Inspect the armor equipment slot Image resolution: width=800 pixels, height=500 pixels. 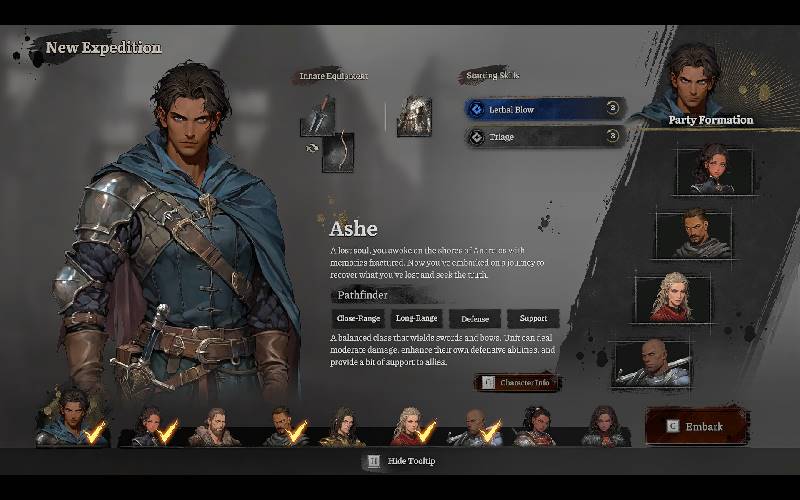[413, 117]
